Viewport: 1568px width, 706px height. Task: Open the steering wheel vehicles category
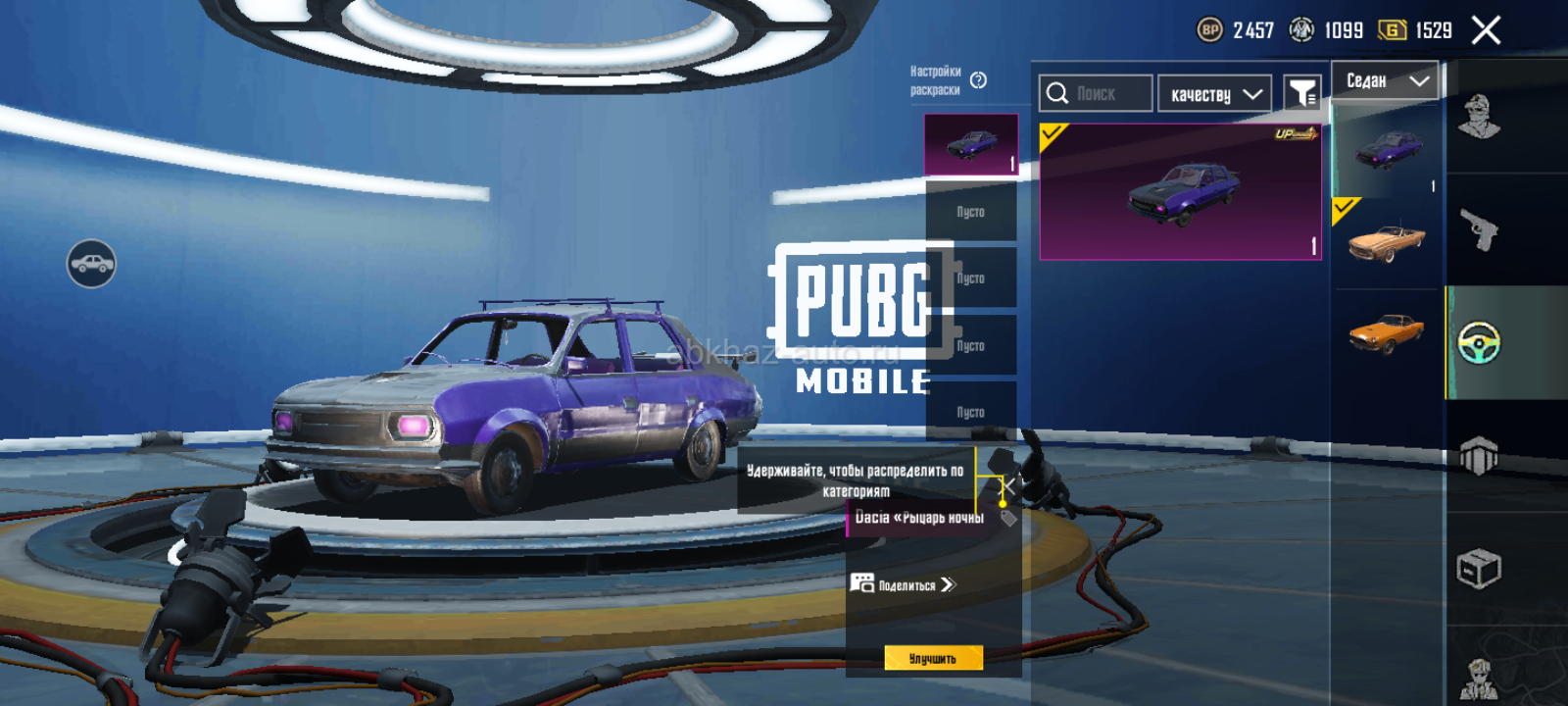click(x=1479, y=343)
